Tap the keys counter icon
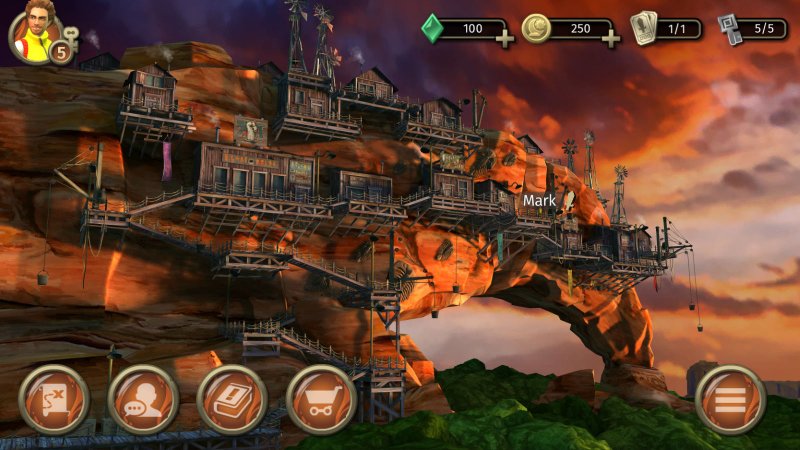 [x=731, y=27]
